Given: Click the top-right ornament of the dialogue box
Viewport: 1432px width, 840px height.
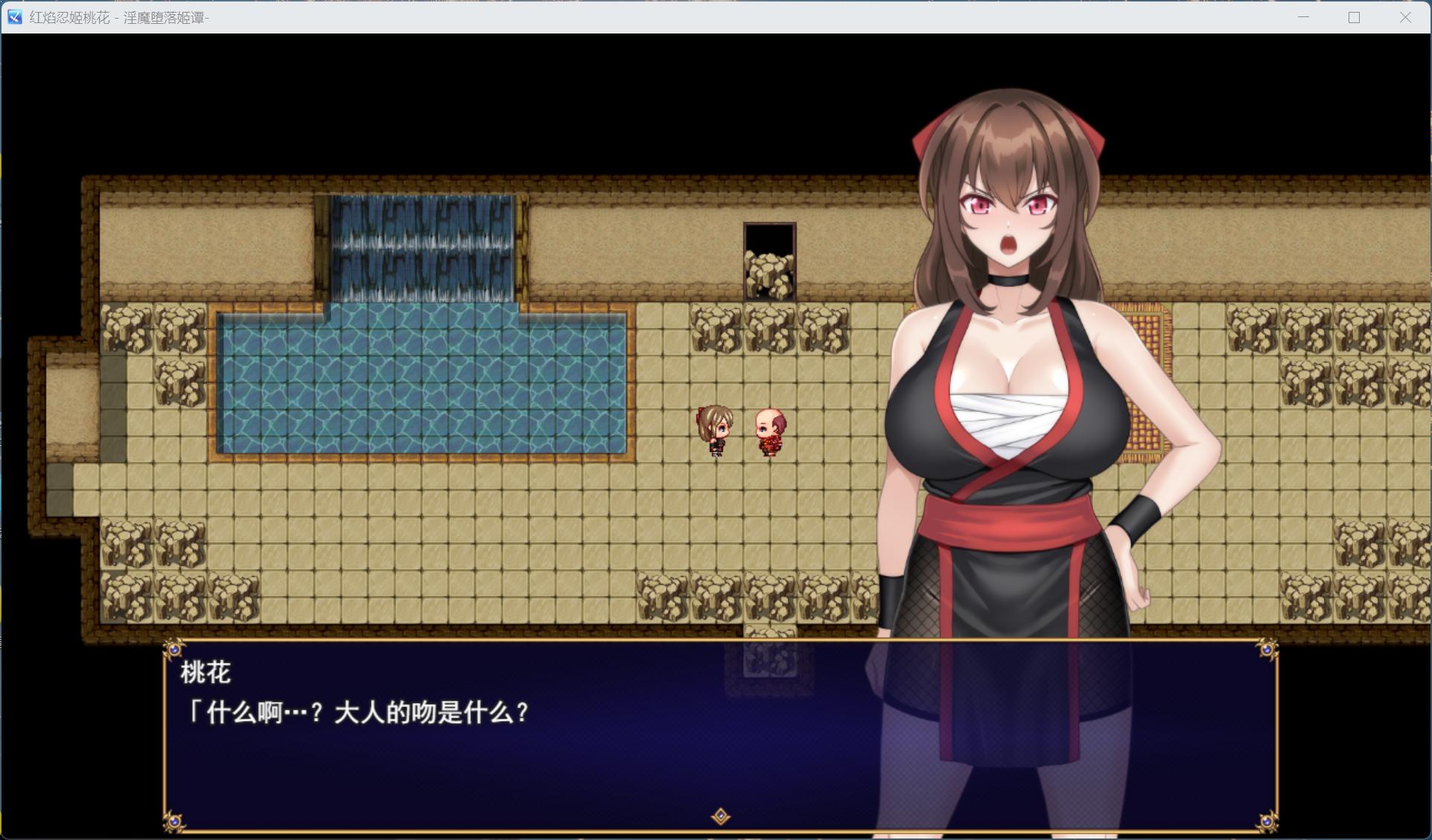Looking at the screenshot, I should point(1266,649).
